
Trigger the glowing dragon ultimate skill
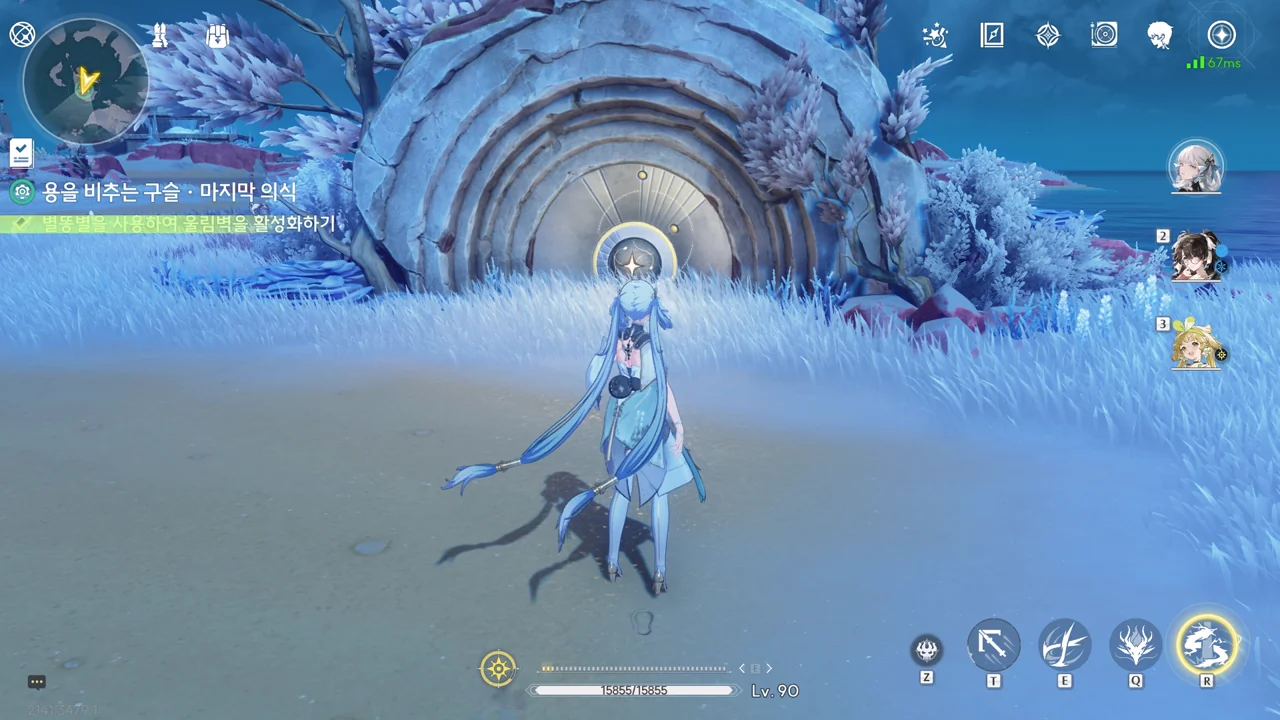pyautogui.click(x=1207, y=645)
